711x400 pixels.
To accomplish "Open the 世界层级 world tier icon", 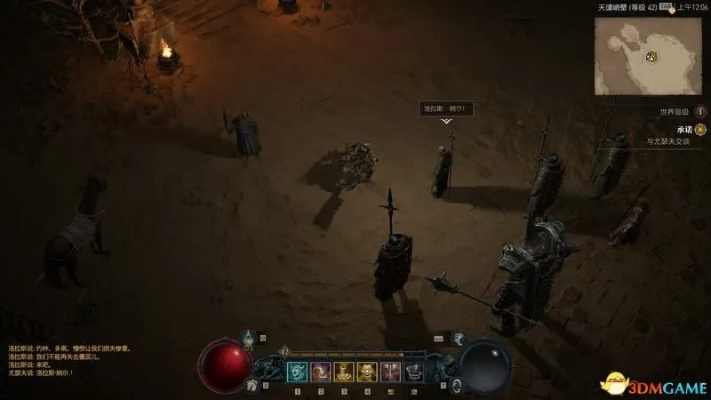I will tap(699, 111).
